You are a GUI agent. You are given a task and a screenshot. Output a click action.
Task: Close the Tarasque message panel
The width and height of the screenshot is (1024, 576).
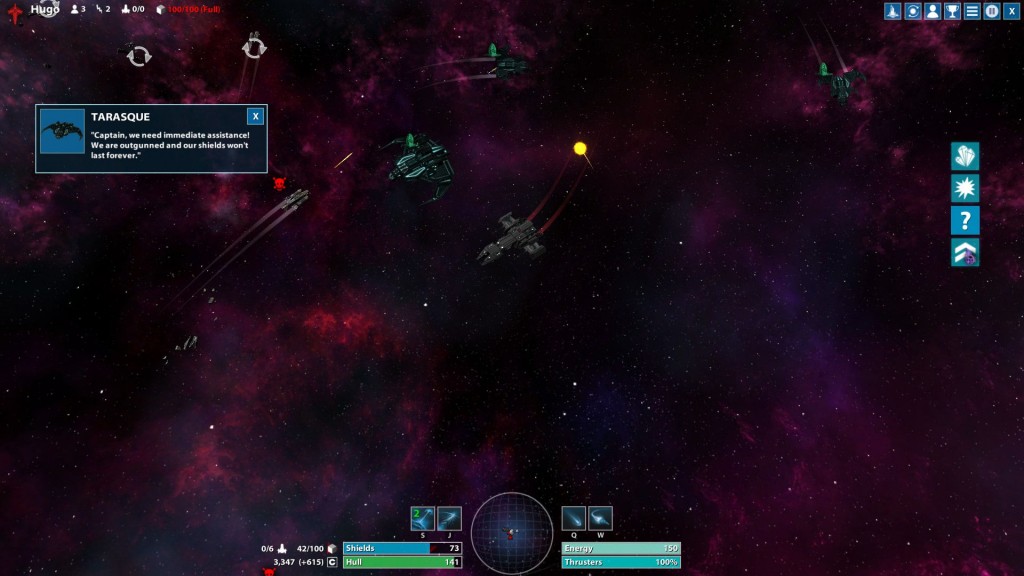(256, 116)
